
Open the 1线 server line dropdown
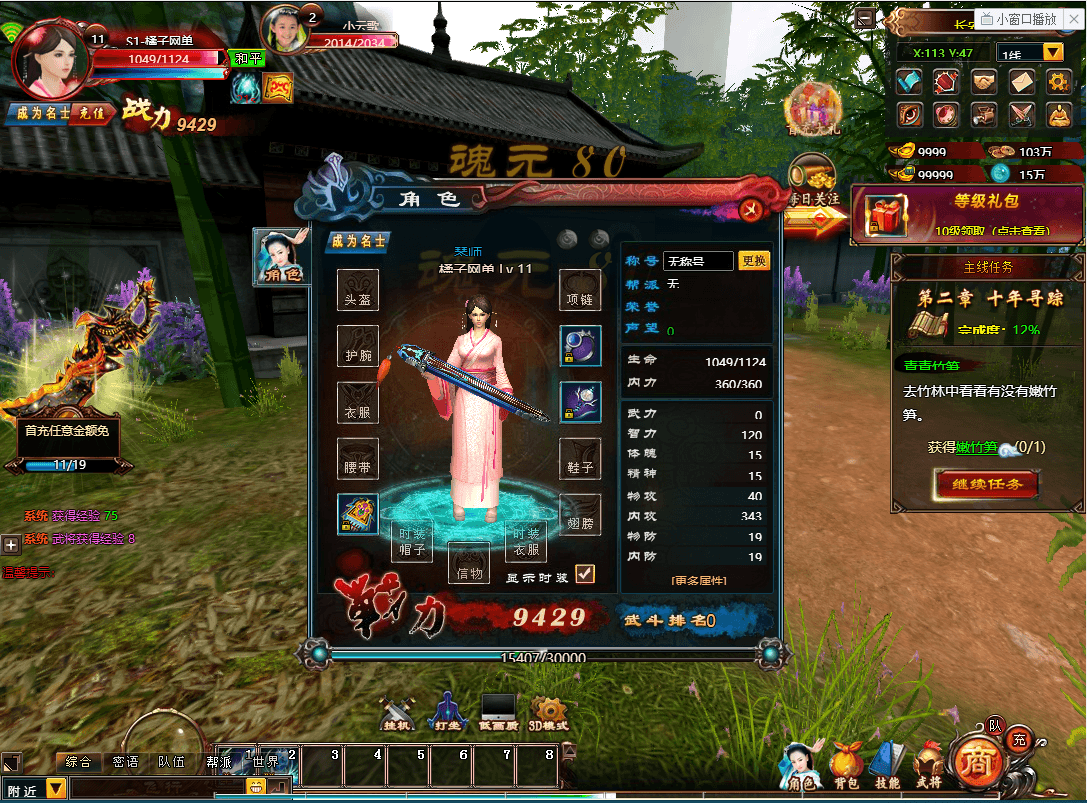click(x=1053, y=52)
